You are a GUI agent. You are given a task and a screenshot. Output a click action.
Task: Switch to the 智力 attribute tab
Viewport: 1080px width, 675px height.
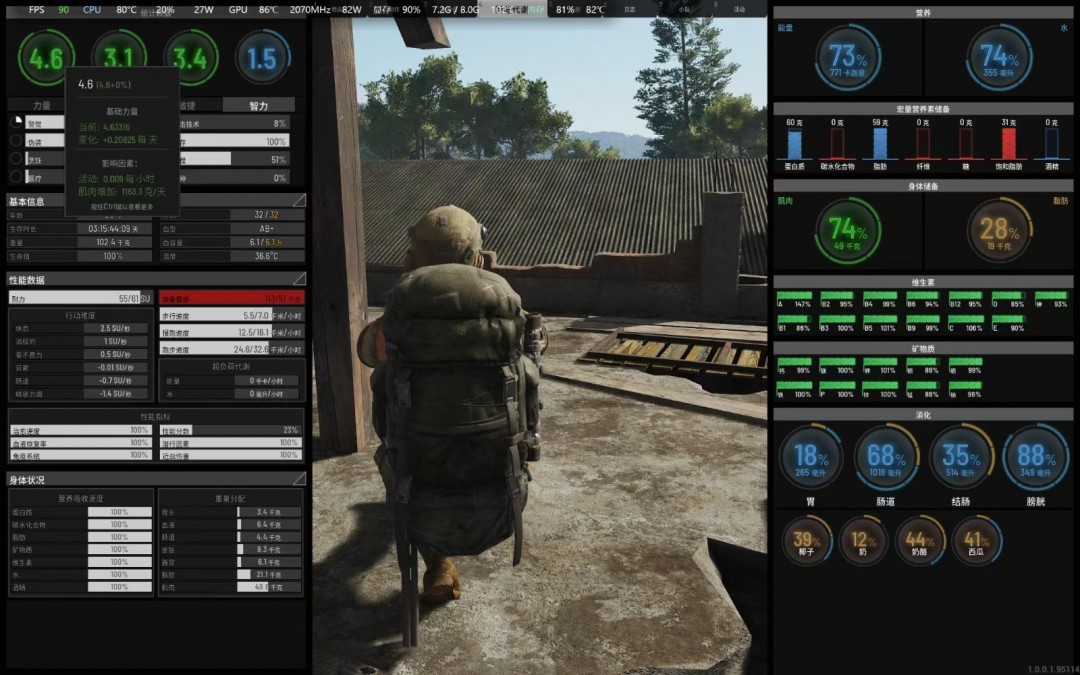(258, 105)
